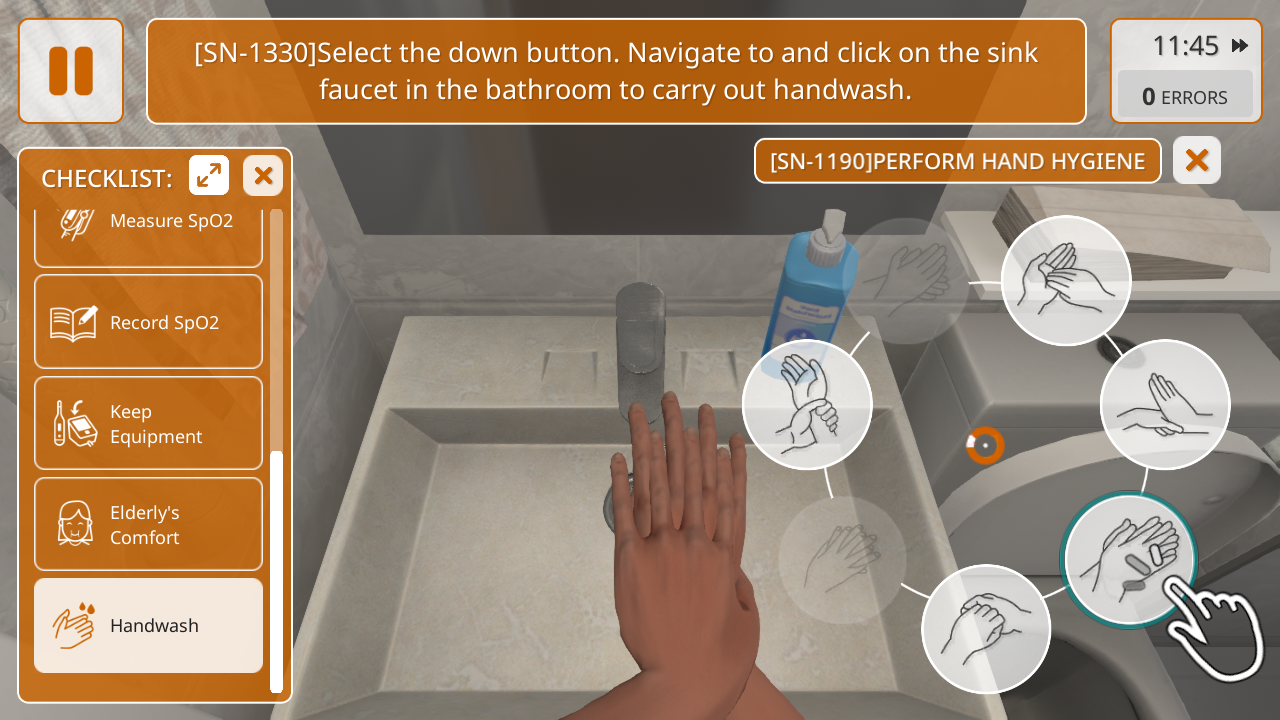Close the checklist panel
This screenshot has height=720, width=1280.
(x=263, y=176)
